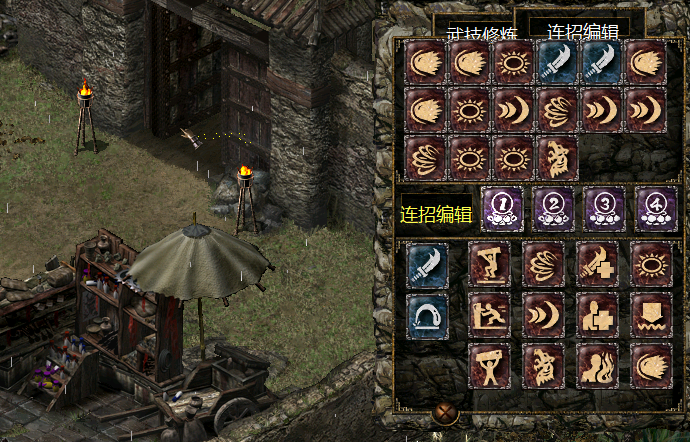
Task: Close the combo editing panel
Action: tap(446, 412)
